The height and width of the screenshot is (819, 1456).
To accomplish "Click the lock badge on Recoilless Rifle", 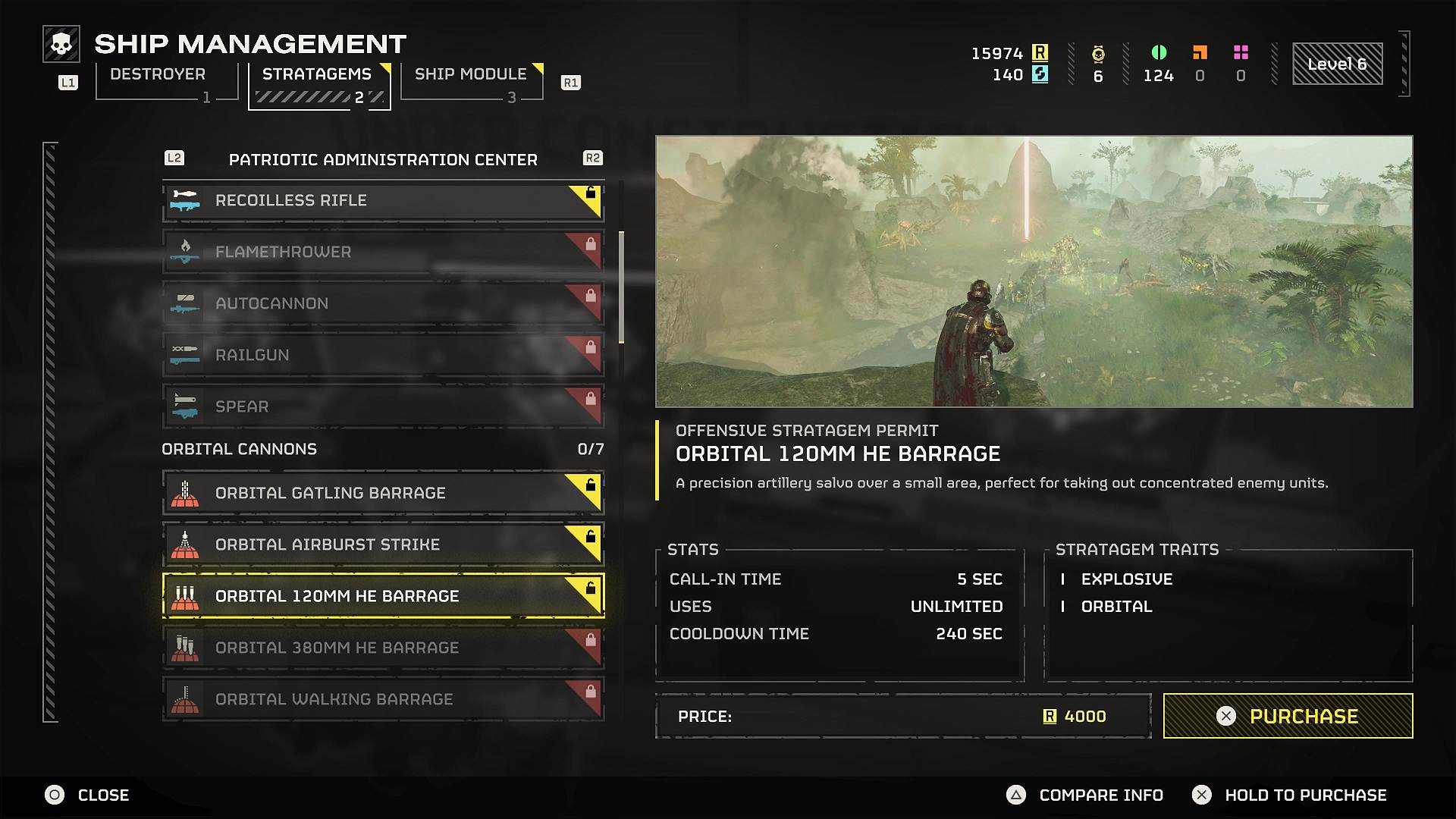I will tap(589, 194).
